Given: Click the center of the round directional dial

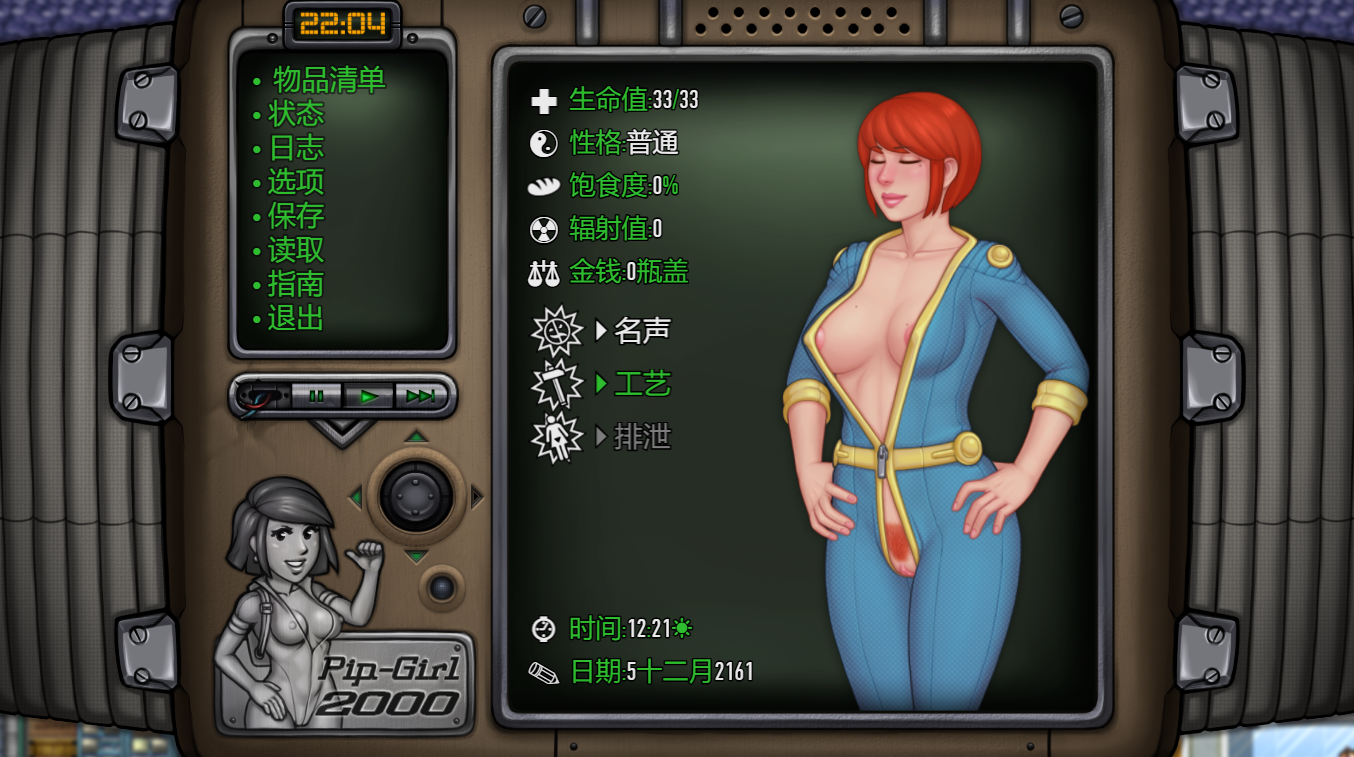Looking at the screenshot, I should pos(415,495).
